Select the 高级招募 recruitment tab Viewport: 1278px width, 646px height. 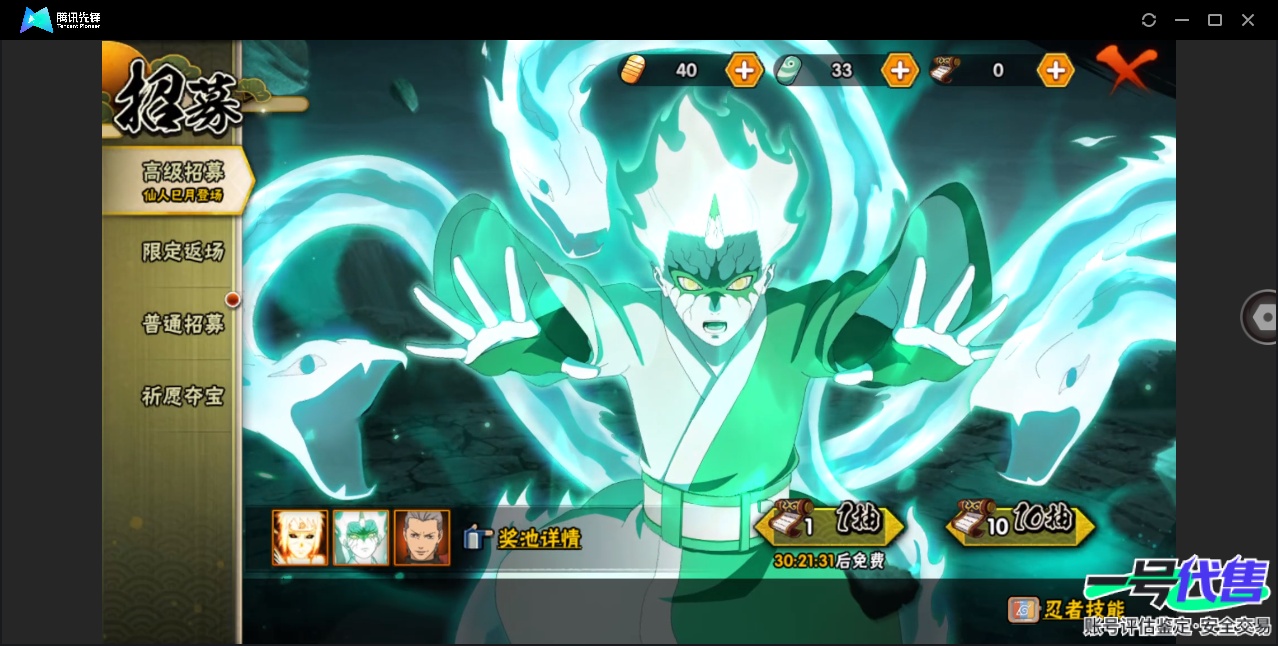[x=180, y=179]
